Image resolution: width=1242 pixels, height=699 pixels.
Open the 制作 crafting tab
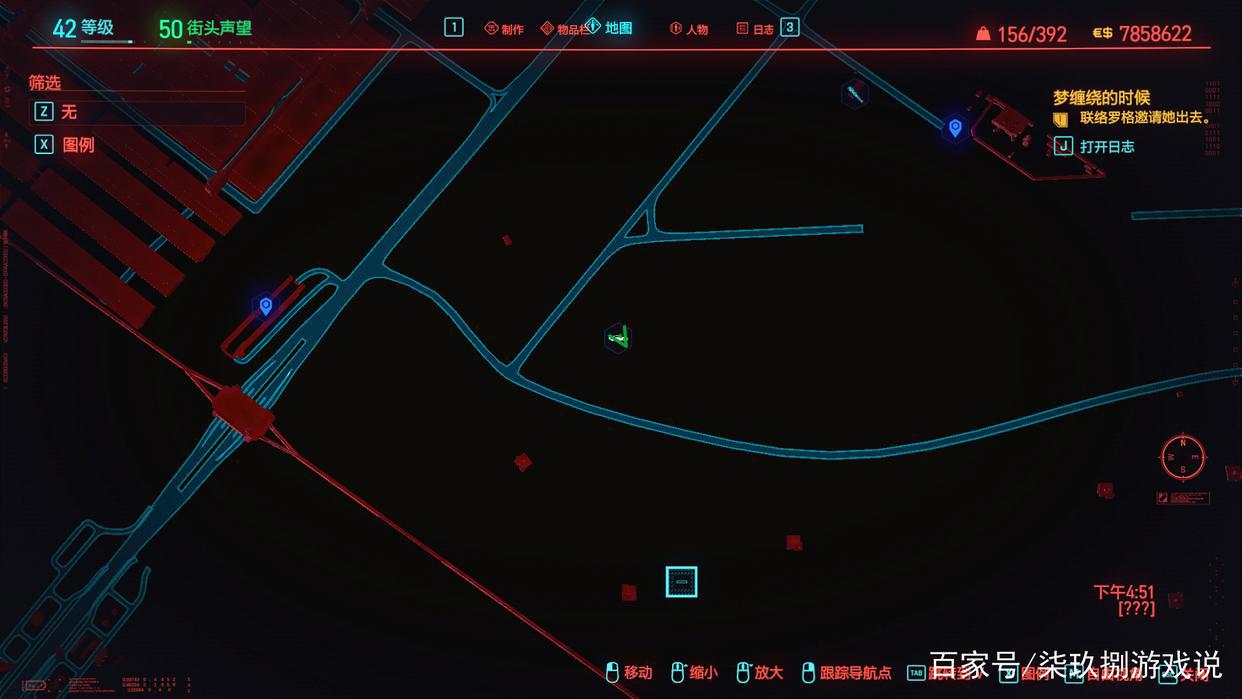point(505,29)
